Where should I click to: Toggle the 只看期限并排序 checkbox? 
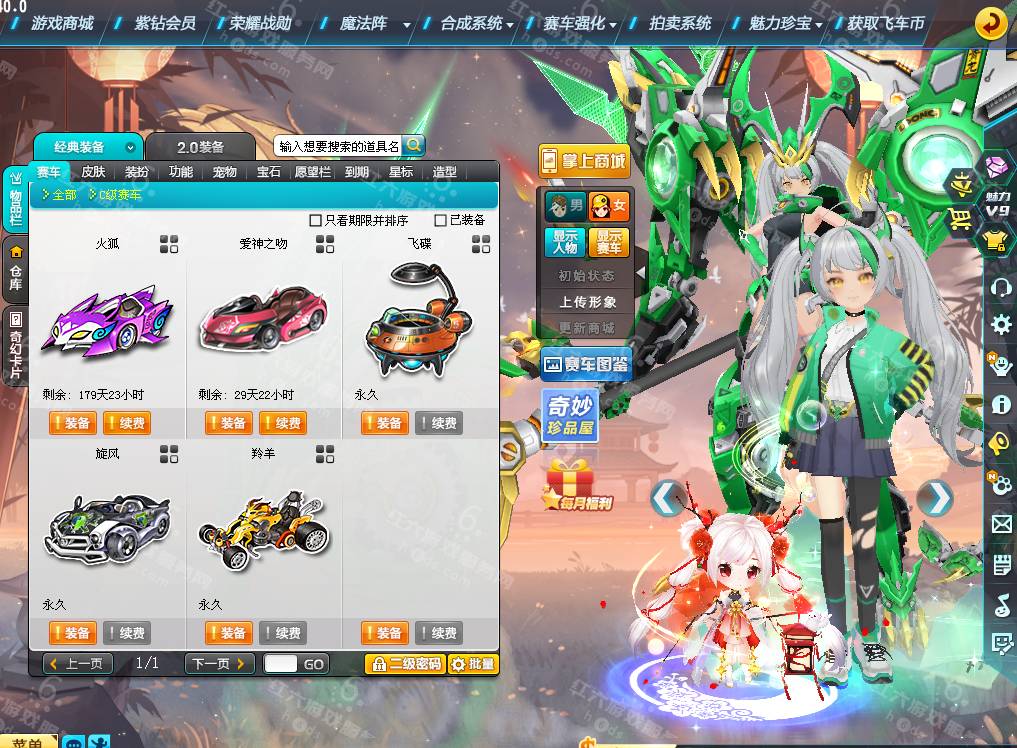tap(316, 220)
